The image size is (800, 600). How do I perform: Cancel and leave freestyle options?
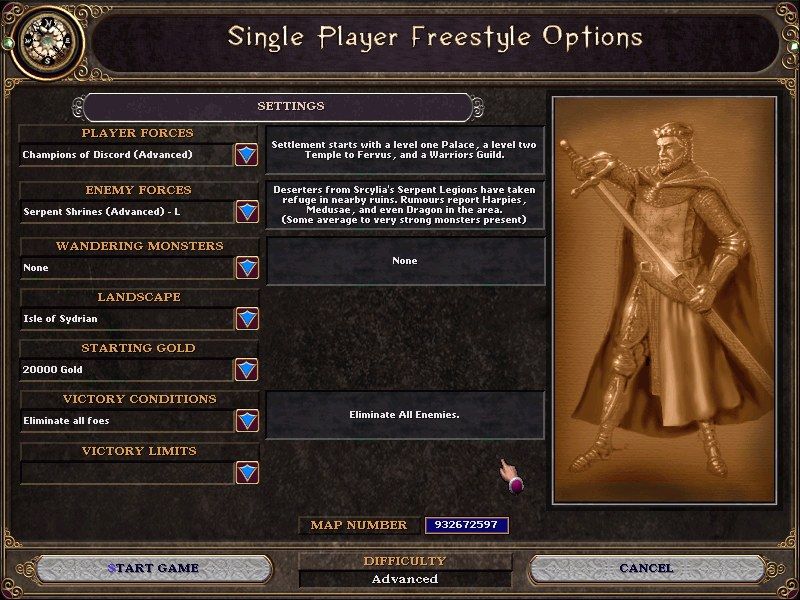point(646,568)
